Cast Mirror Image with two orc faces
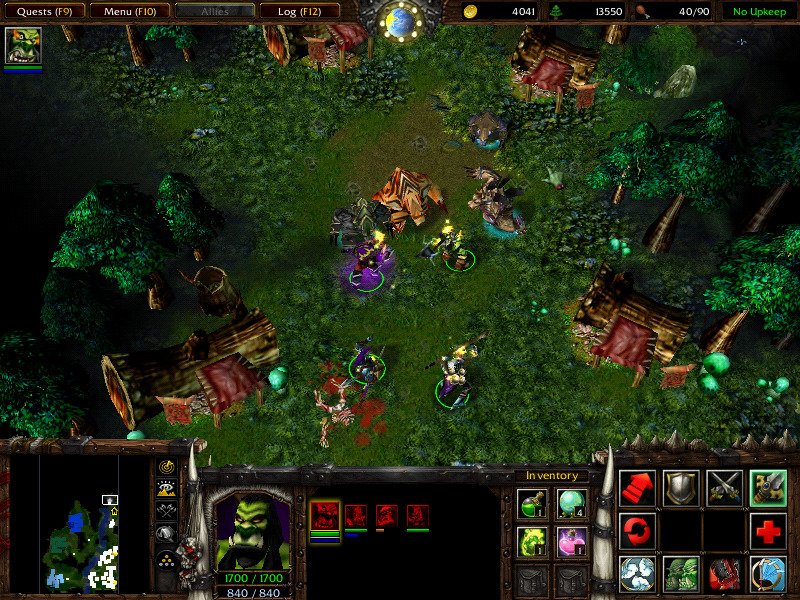The width and height of the screenshot is (800, 600). tap(681, 574)
